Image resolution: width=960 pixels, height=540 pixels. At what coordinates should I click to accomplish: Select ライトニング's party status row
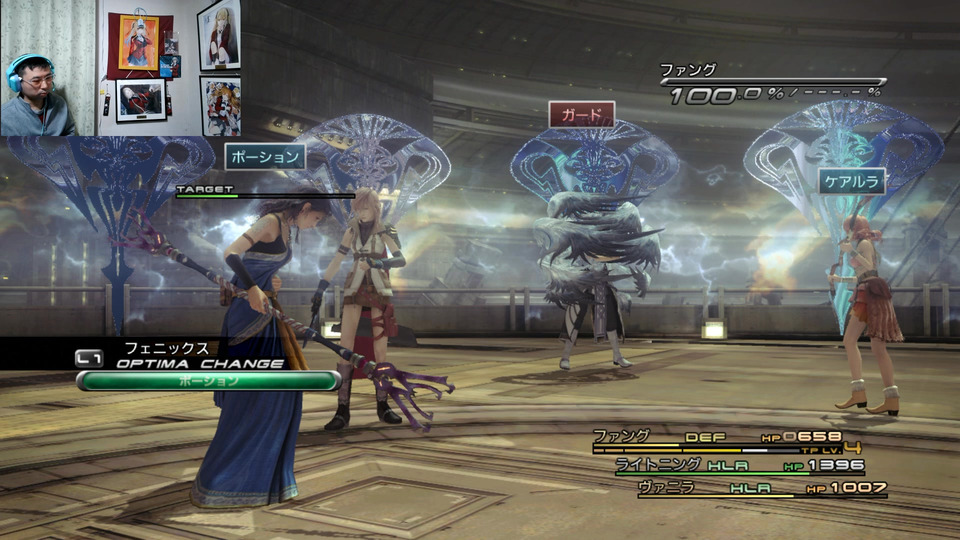[738, 466]
